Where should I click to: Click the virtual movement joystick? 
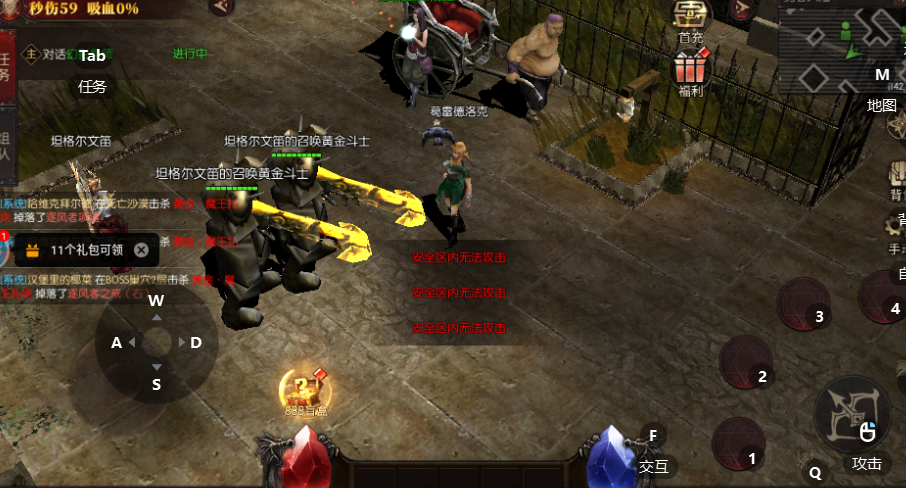point(156,343)
